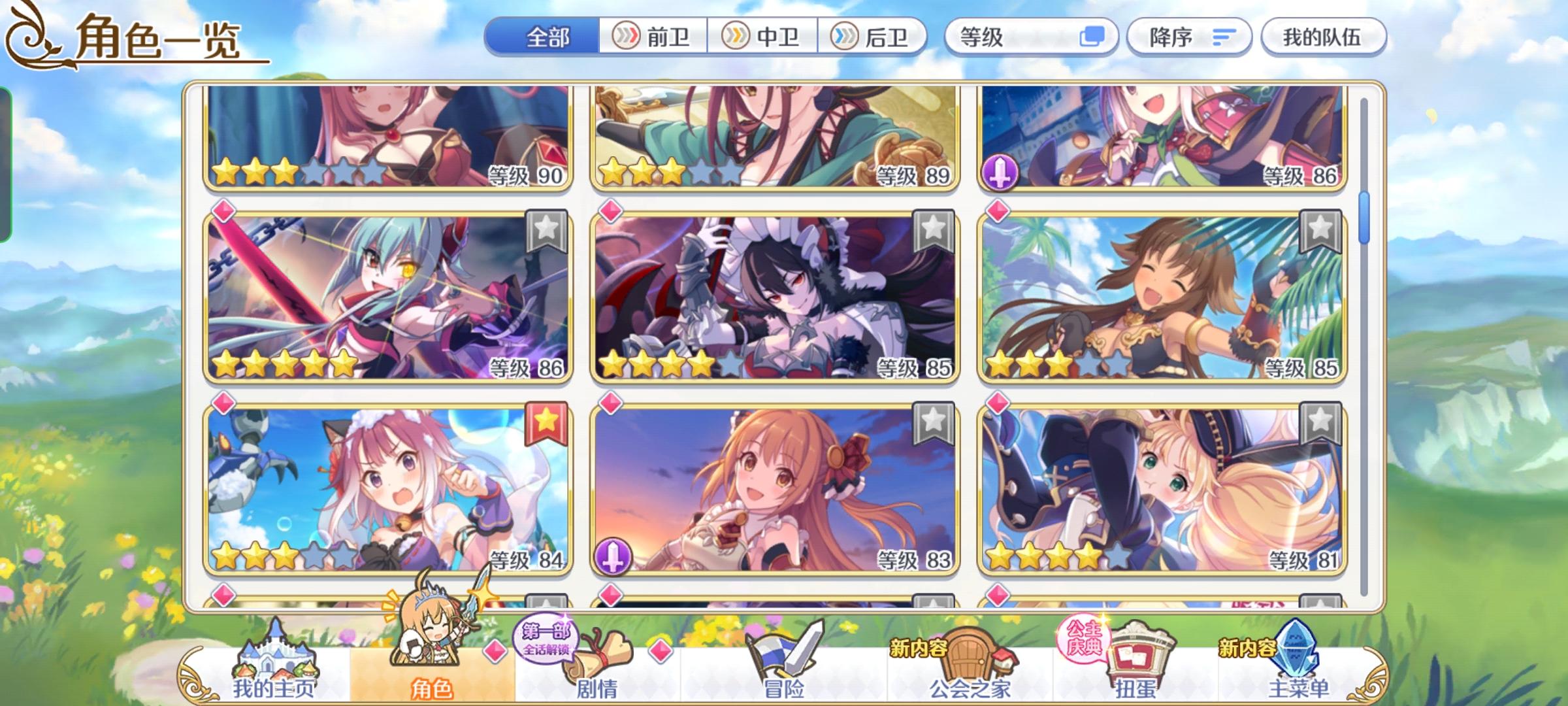
Task: Switch to the 前卫 vanguard filter tab
Action: 653,37
